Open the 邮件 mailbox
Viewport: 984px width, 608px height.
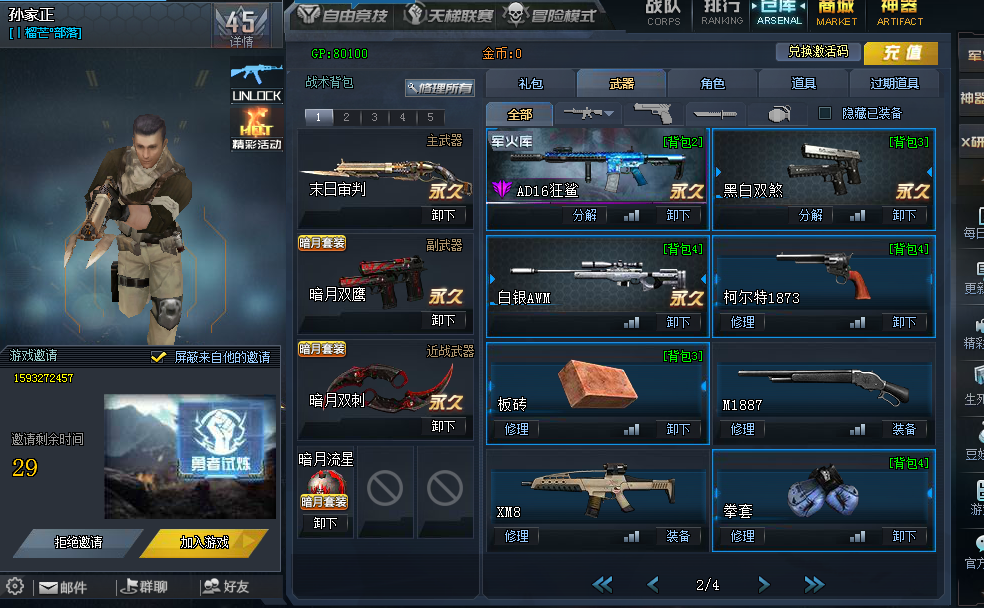pos(63,587)
